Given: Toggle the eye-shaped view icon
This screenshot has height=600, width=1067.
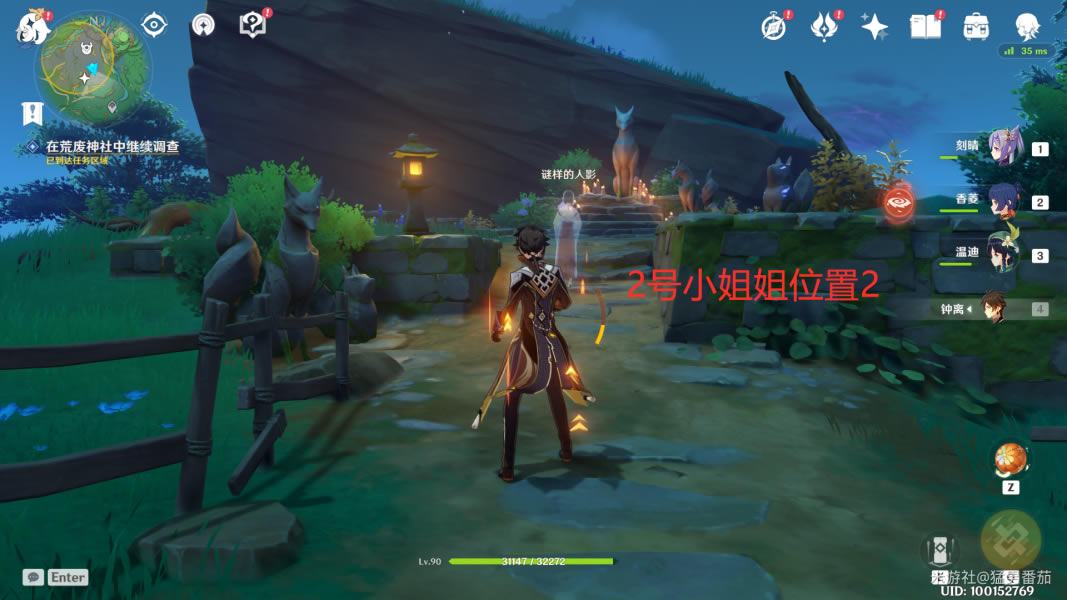Looking at the screenshot, I should click(x=154, y=25).
